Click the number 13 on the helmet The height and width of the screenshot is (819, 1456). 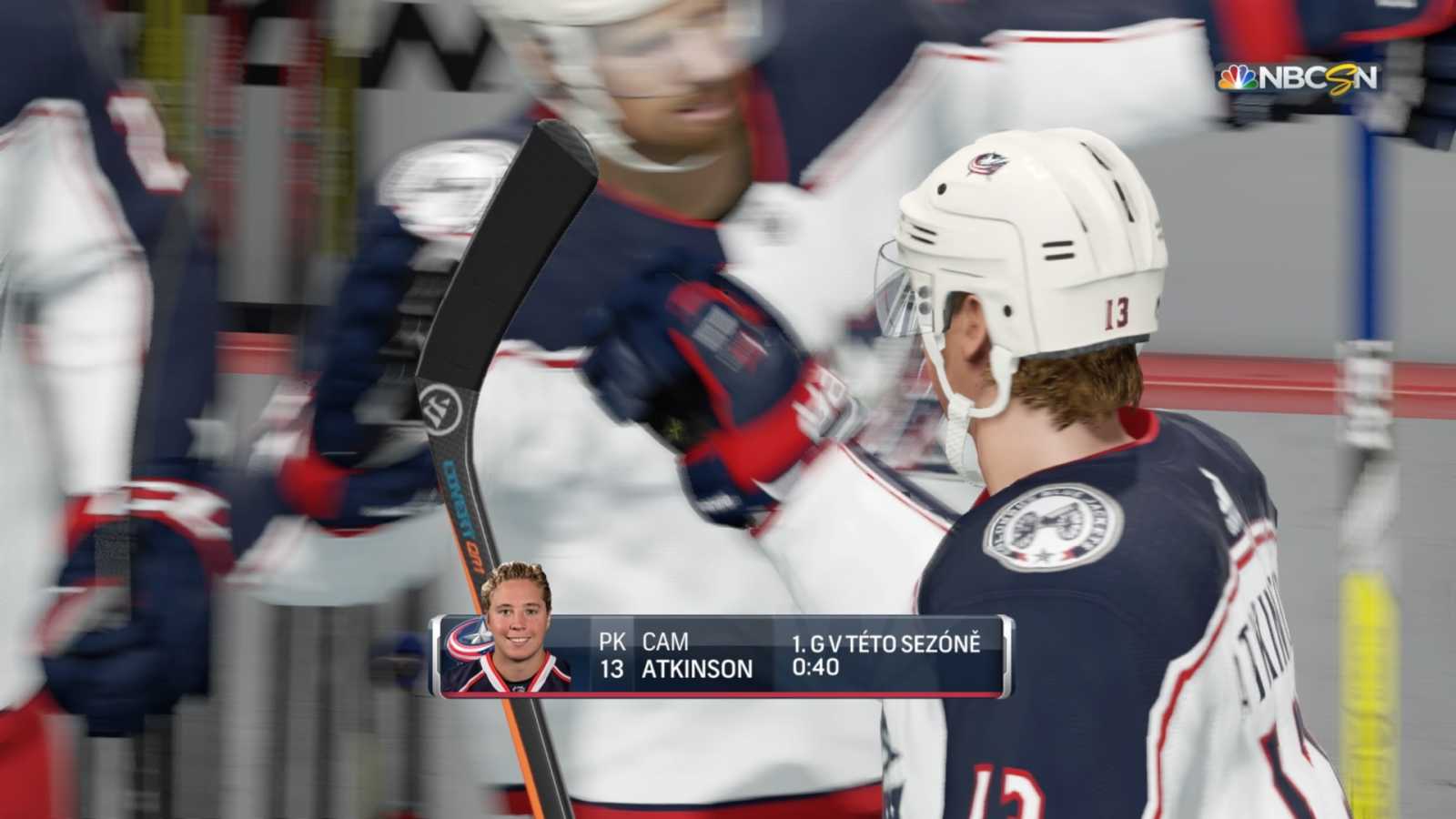pos(1117,310)
